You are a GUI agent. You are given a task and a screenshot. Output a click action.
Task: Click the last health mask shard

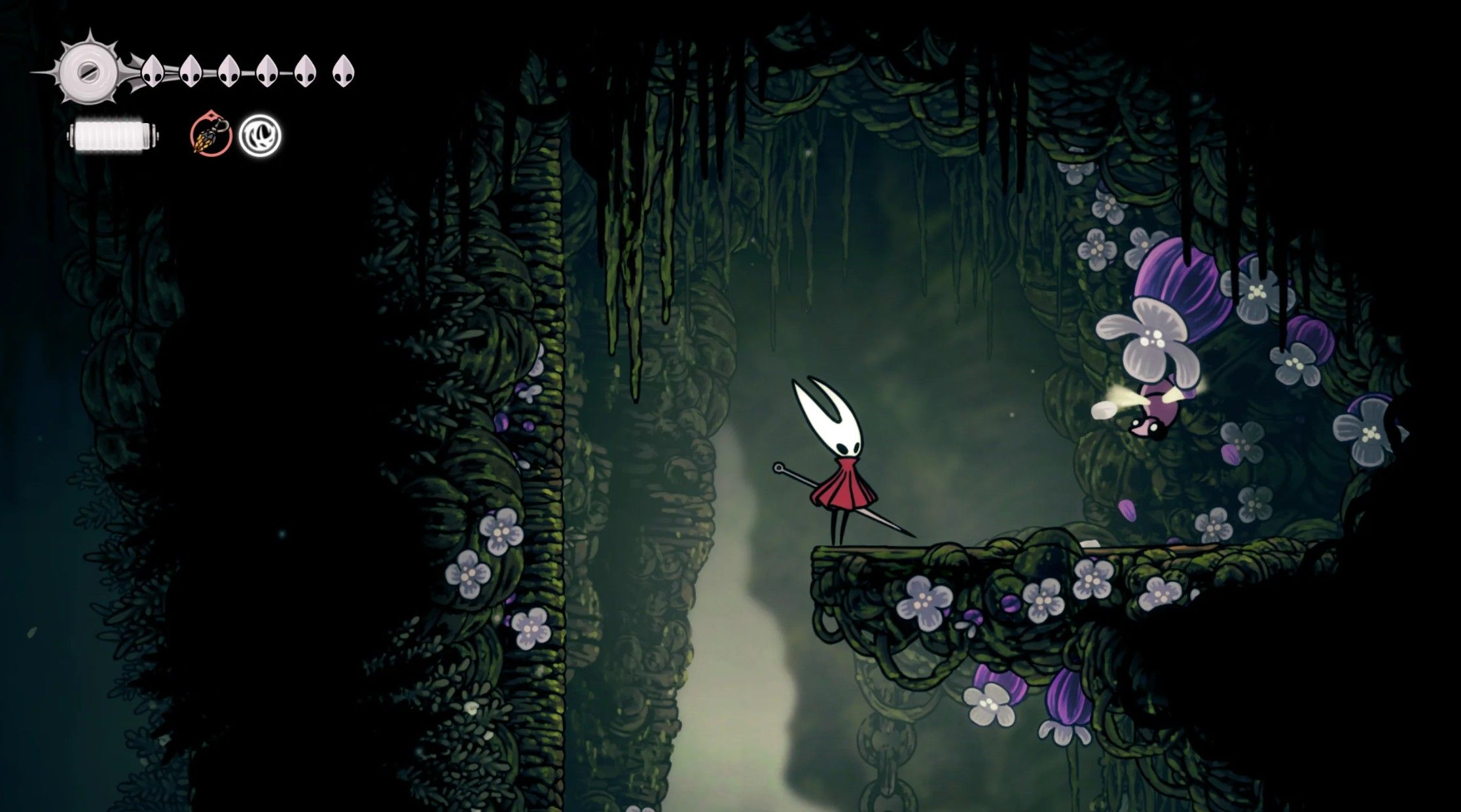click(x=344, y=71)
